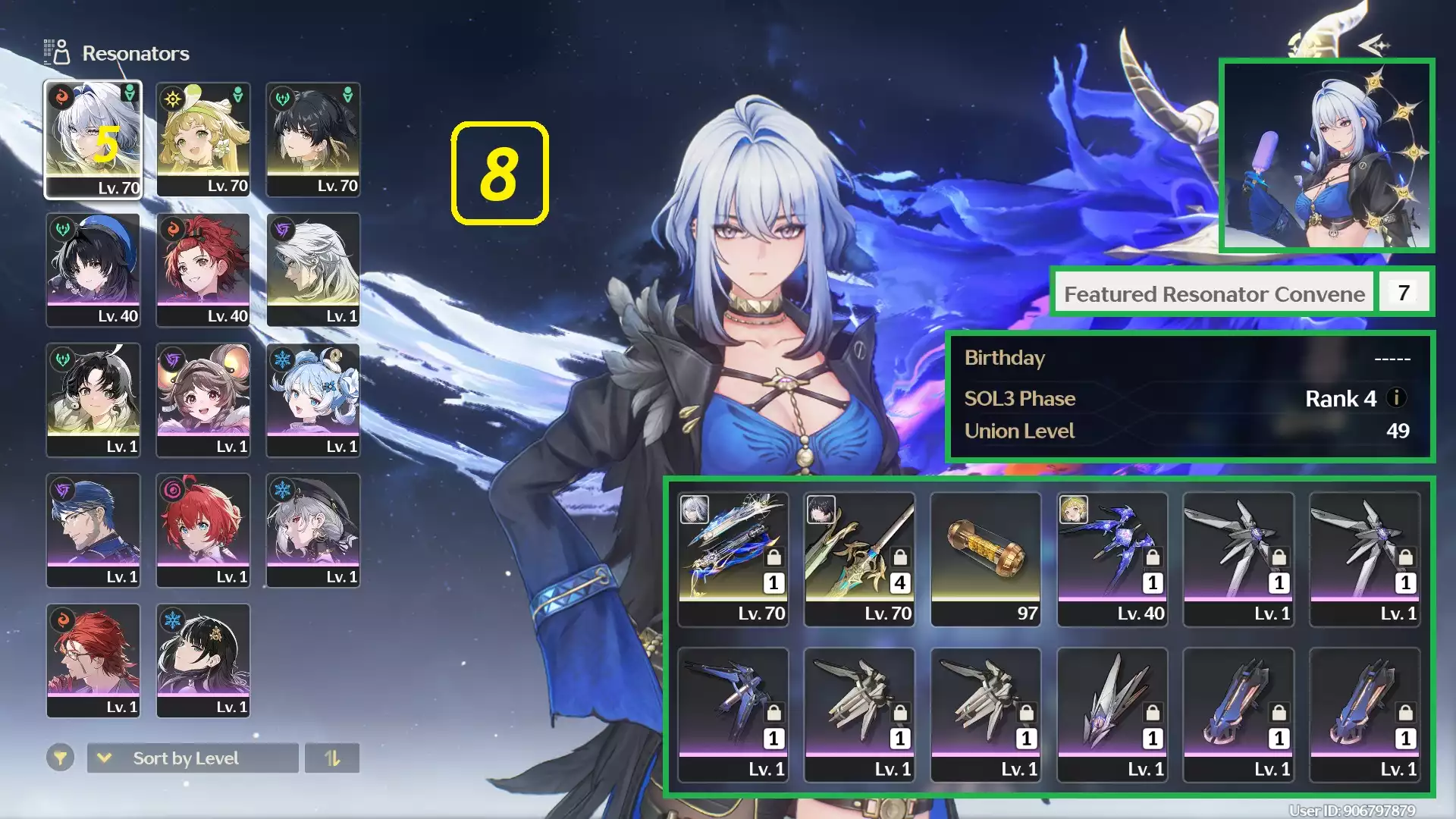Click the Spectro element icon on Verina's card

pyautogui.click(x=172, y=98)
